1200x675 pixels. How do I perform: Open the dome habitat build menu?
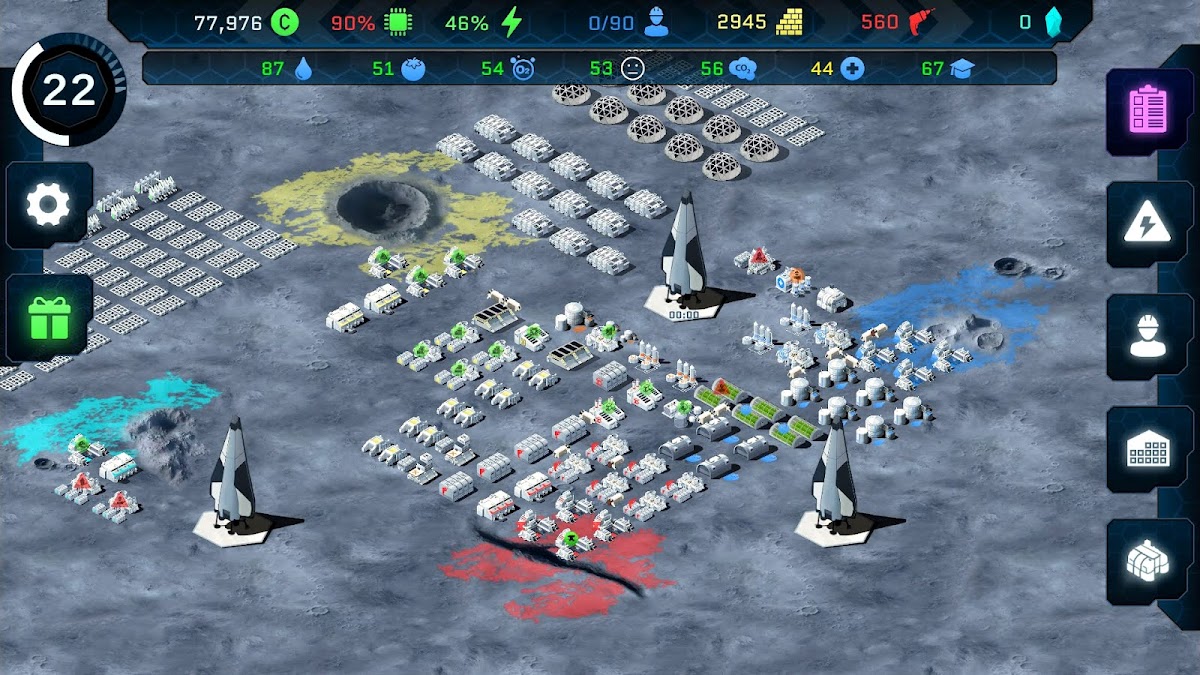click(x=1147, y=563)
